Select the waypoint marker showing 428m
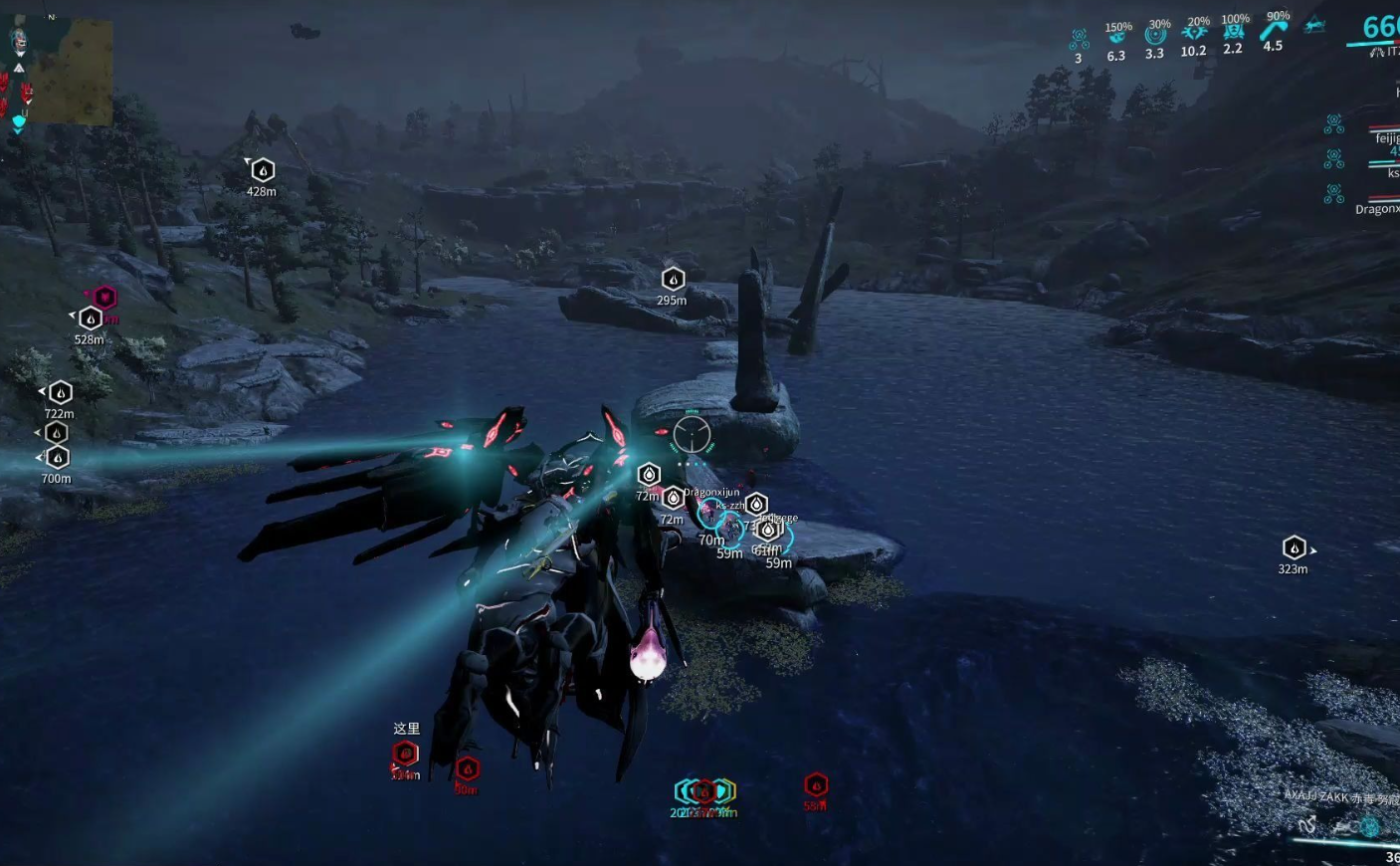This screenshot has height=866, width=1400. [263, 171]
